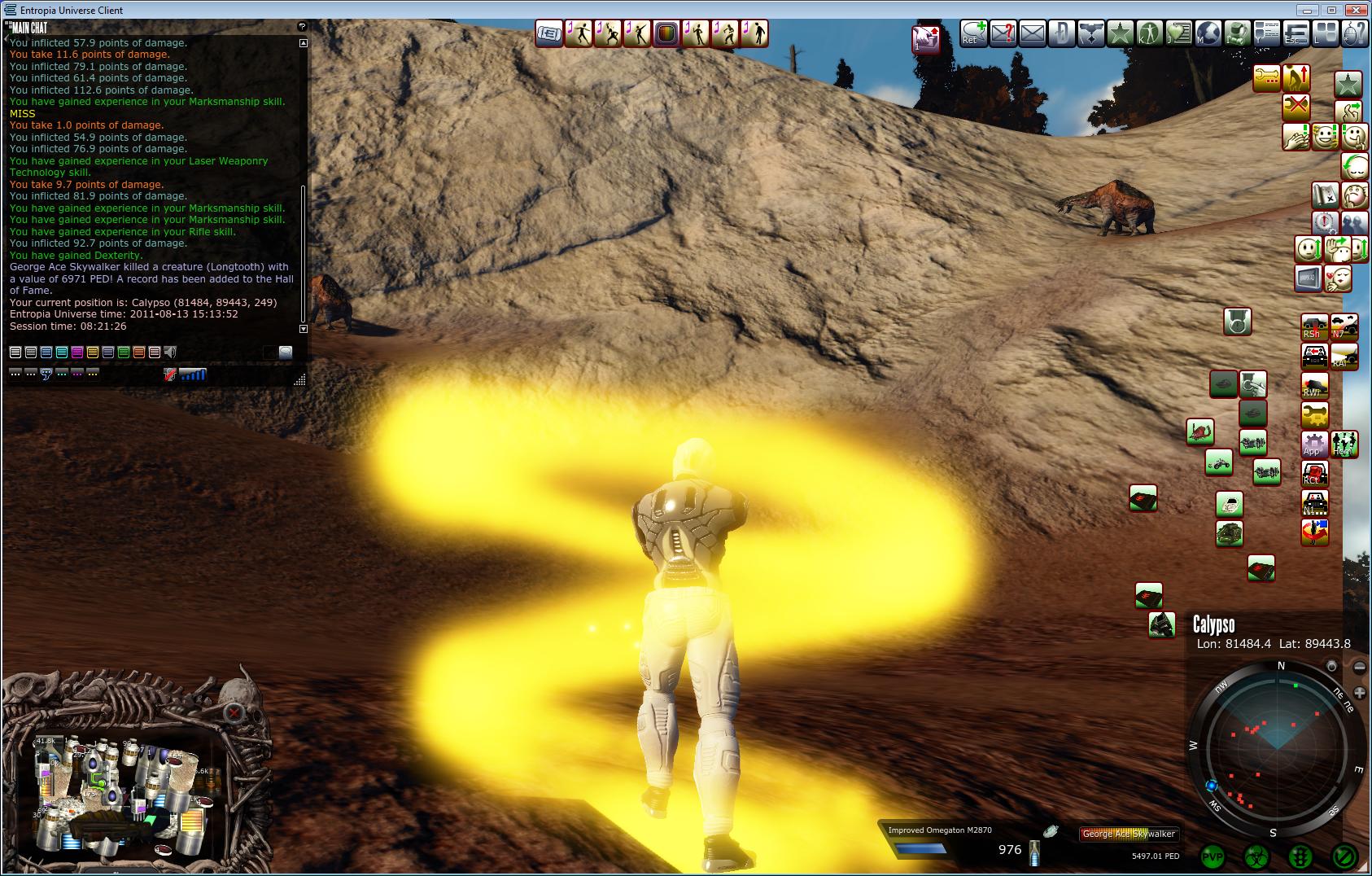Zoom out the radar with minus button
This screenshot has width=1372, height=876.
point(1359,667)
